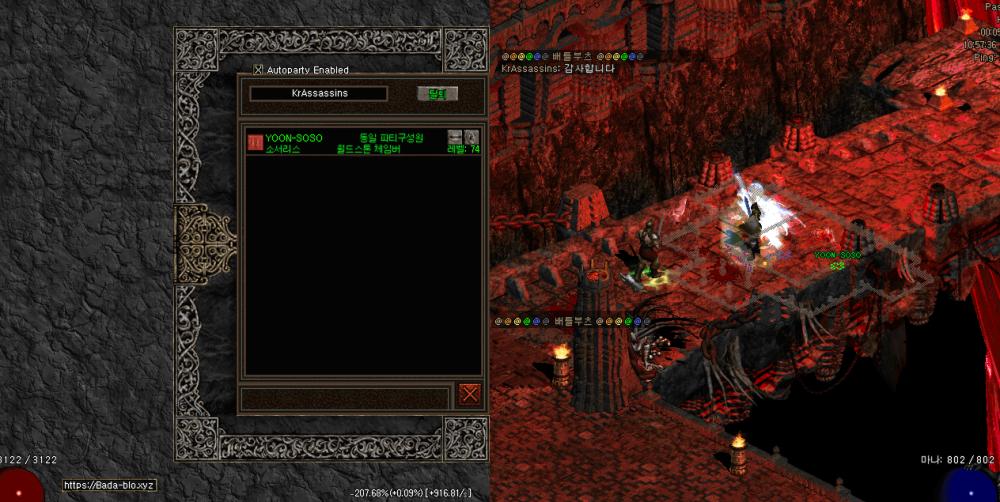Close the party panel with the red X
This screenshot has width=1000, height=502.
coord(469,394)
